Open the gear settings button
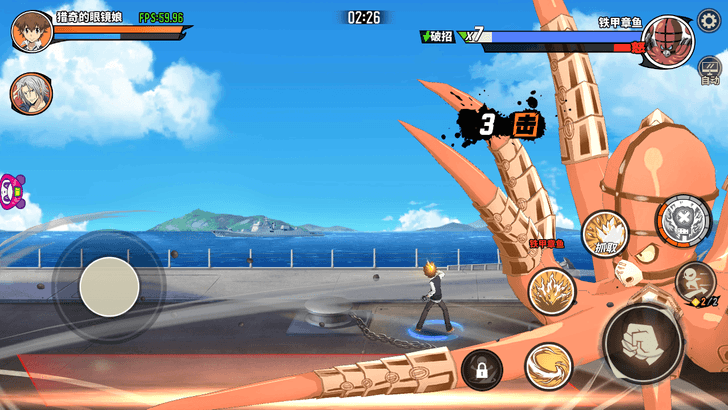 tap(708, 18)
